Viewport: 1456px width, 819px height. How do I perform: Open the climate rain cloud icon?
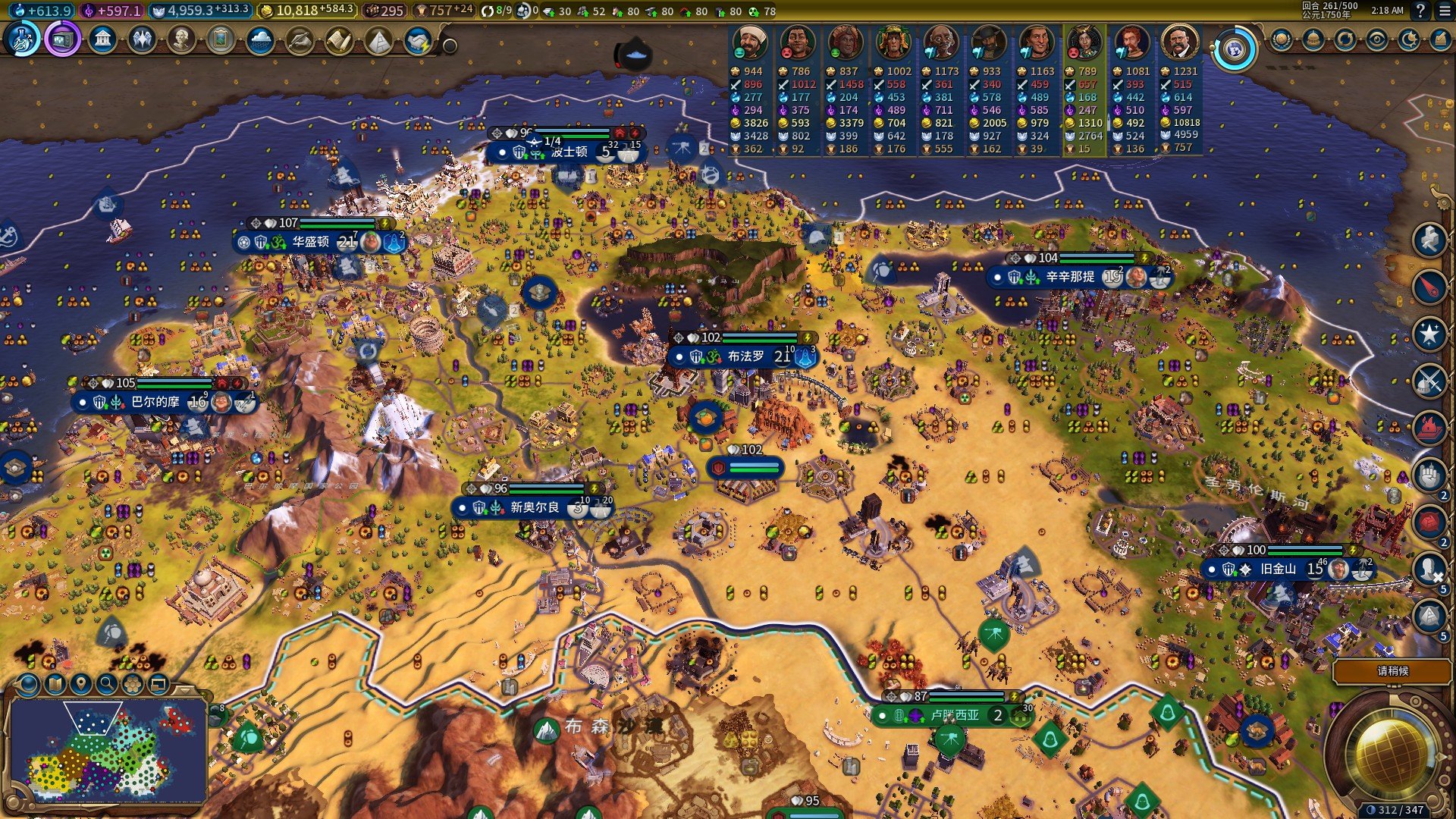tap(260, 39)
